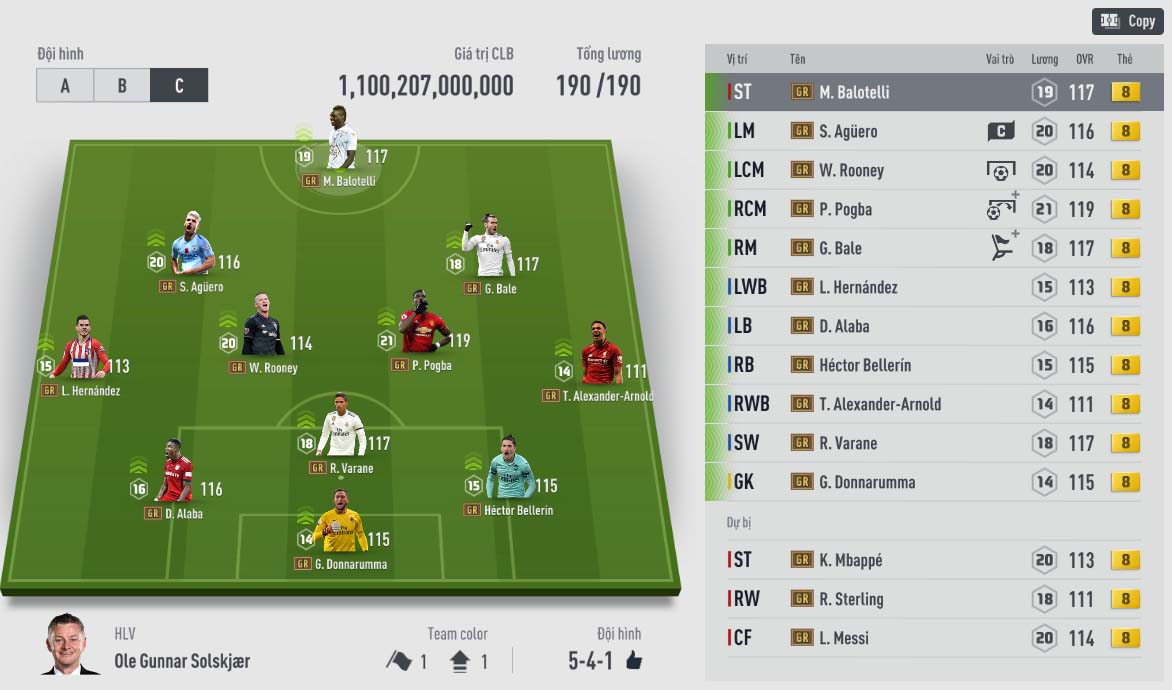Select W. Rooney's LCM list row
Image resolution: width=1172 pixels, height=690 pixels.
coord(925,170)
